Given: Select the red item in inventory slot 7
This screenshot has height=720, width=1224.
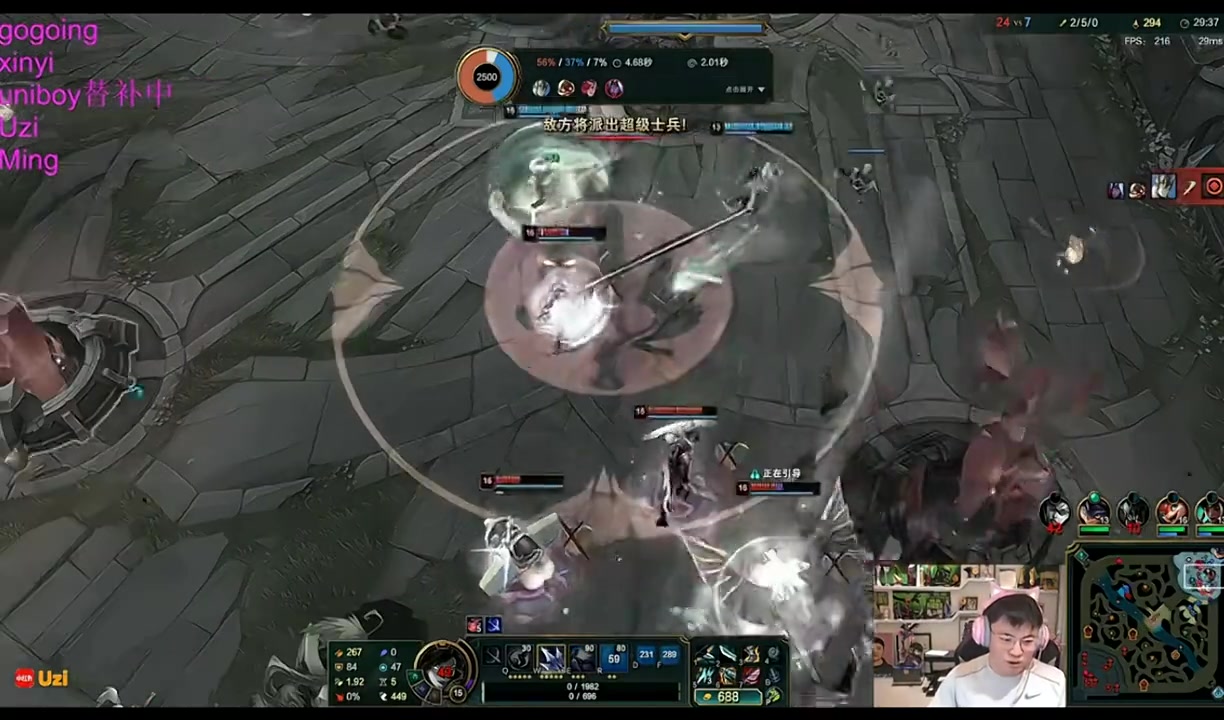Looking at the screenshot, I should (750, 676).
